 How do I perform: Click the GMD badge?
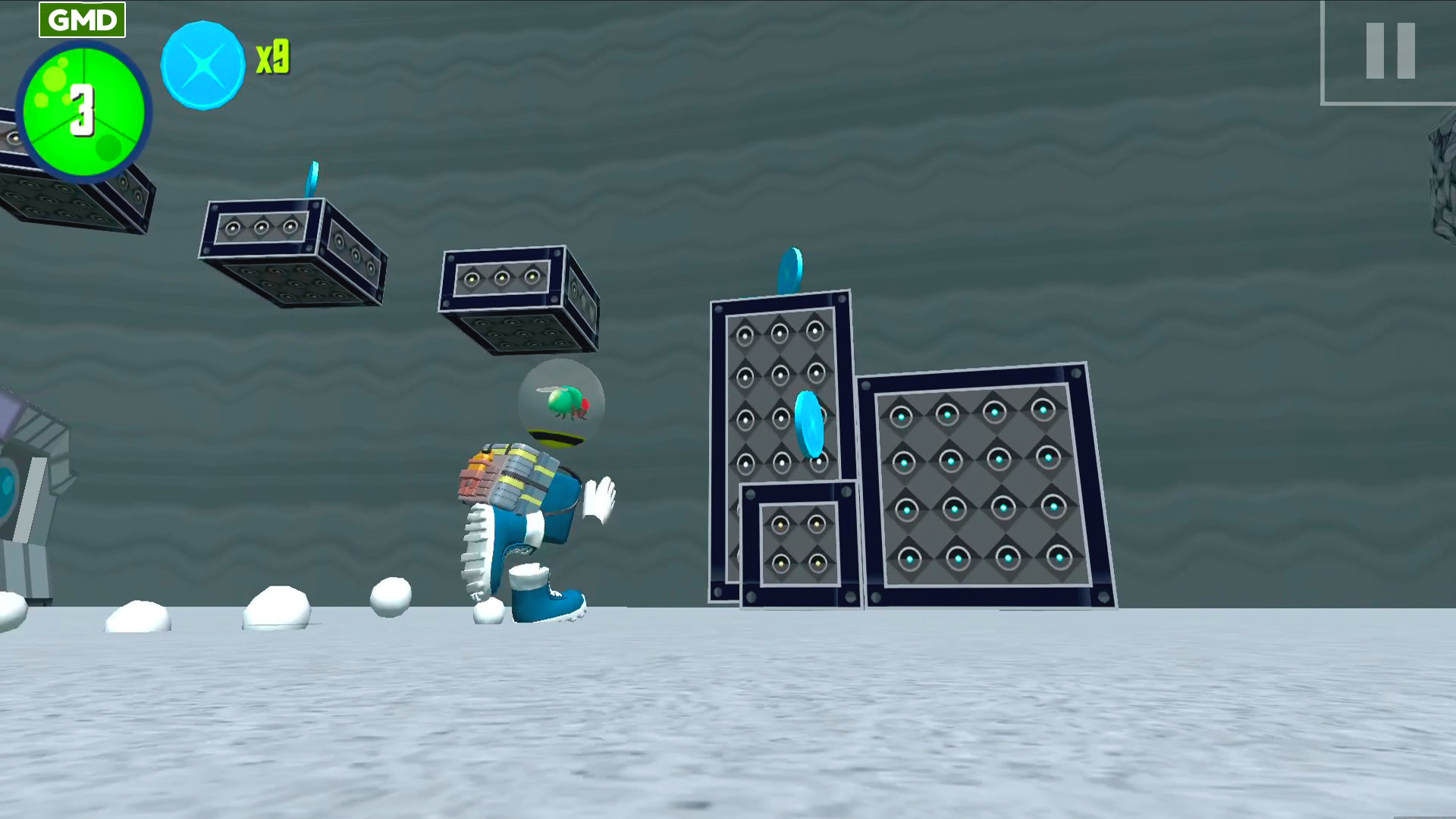pos(82,19)
